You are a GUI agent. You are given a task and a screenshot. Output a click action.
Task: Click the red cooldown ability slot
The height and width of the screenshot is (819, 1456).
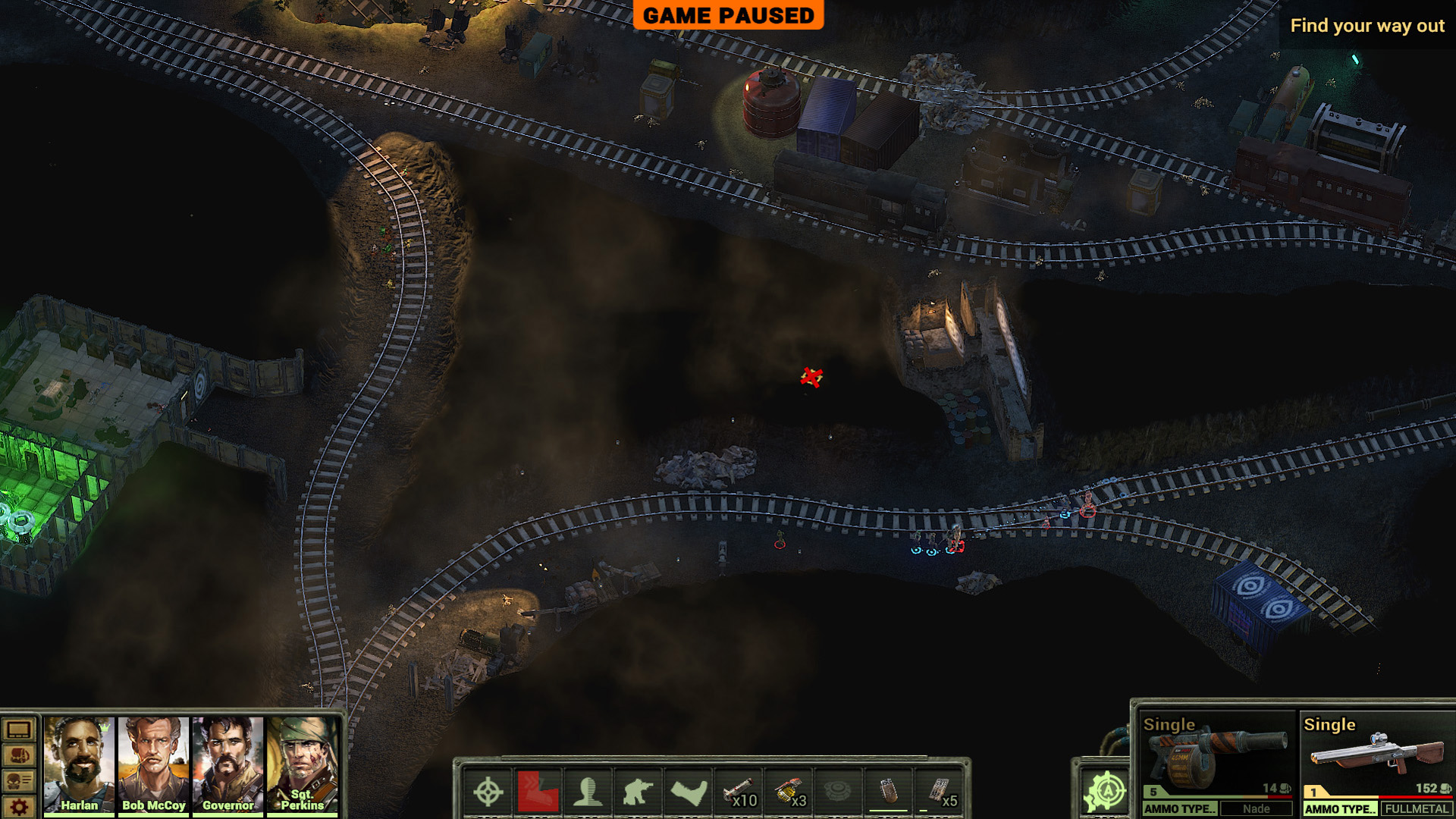538,792
